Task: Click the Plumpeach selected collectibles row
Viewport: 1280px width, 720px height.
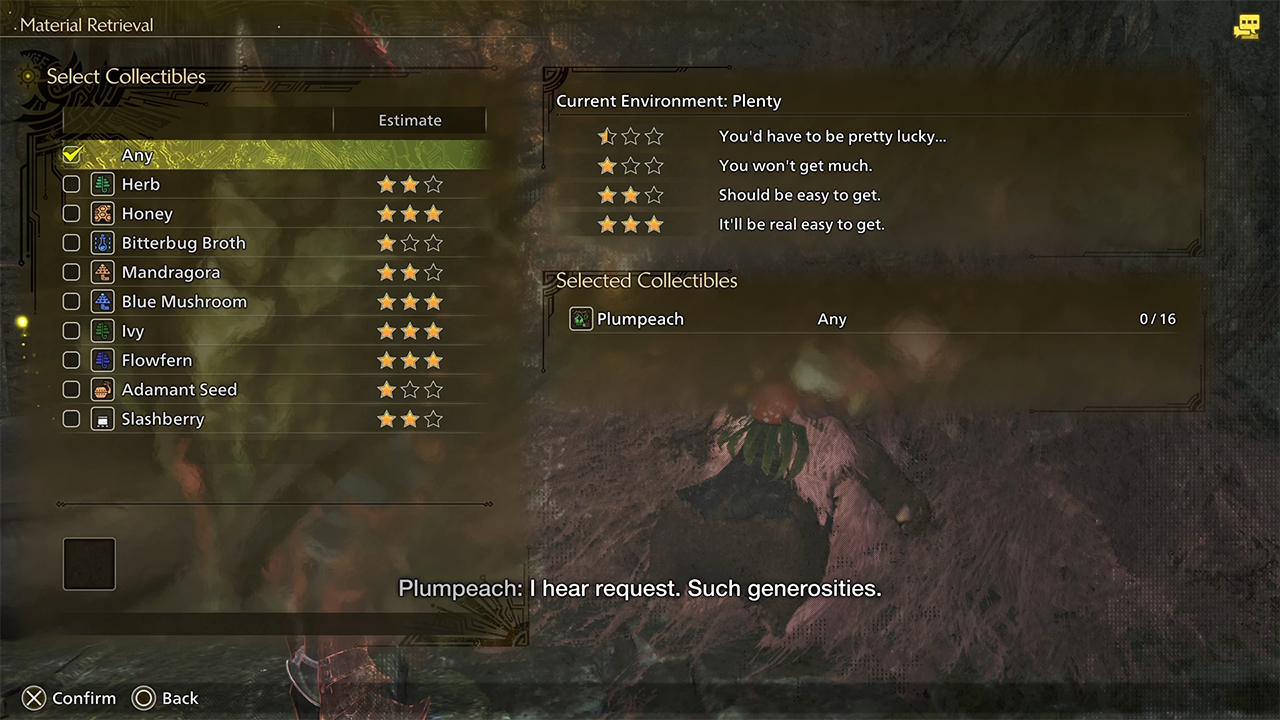Action: point(870,319)
